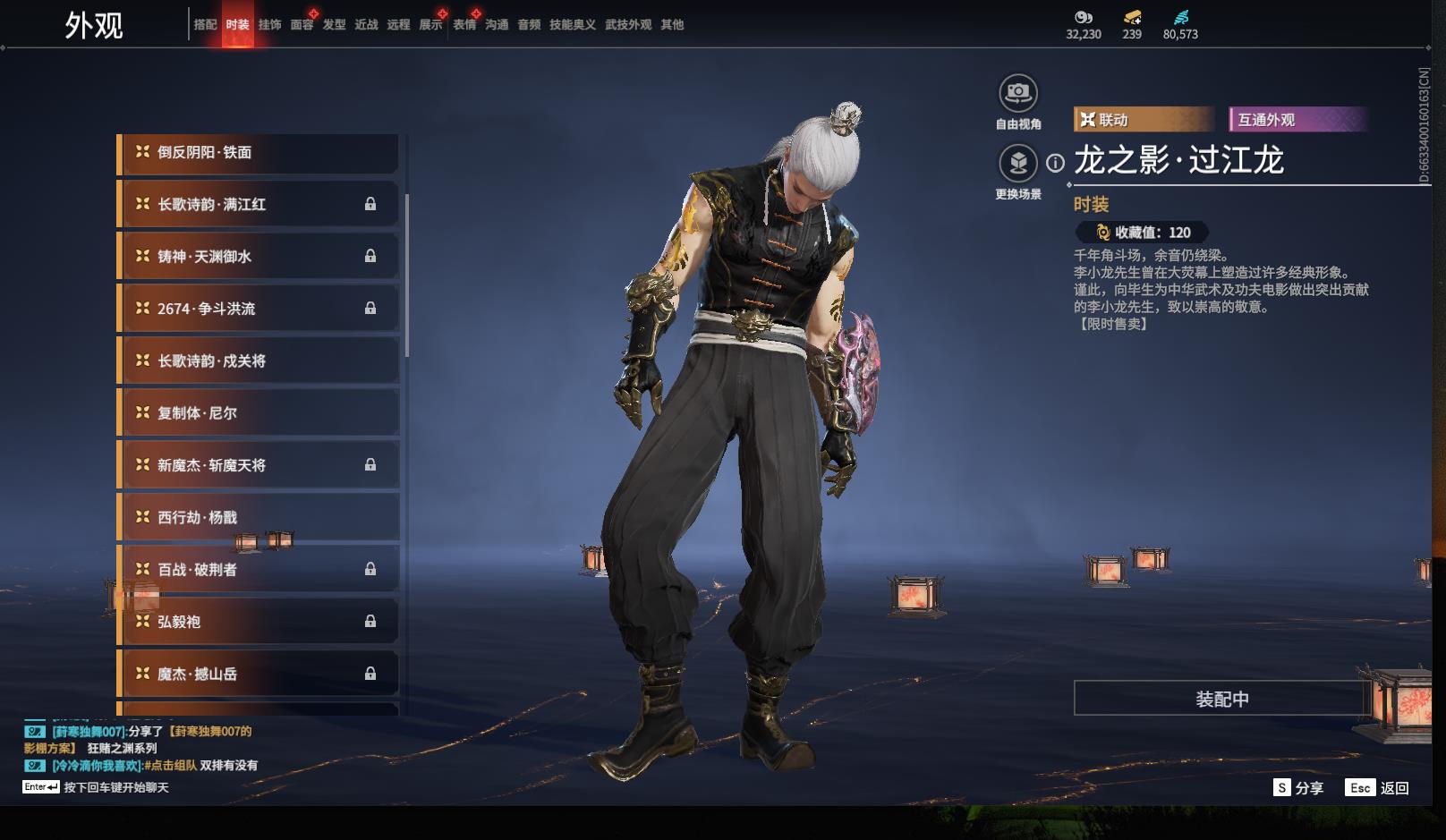Click the 装配中 button
The height and width of the screenshot is (840, 1446).
(1221, 699)
